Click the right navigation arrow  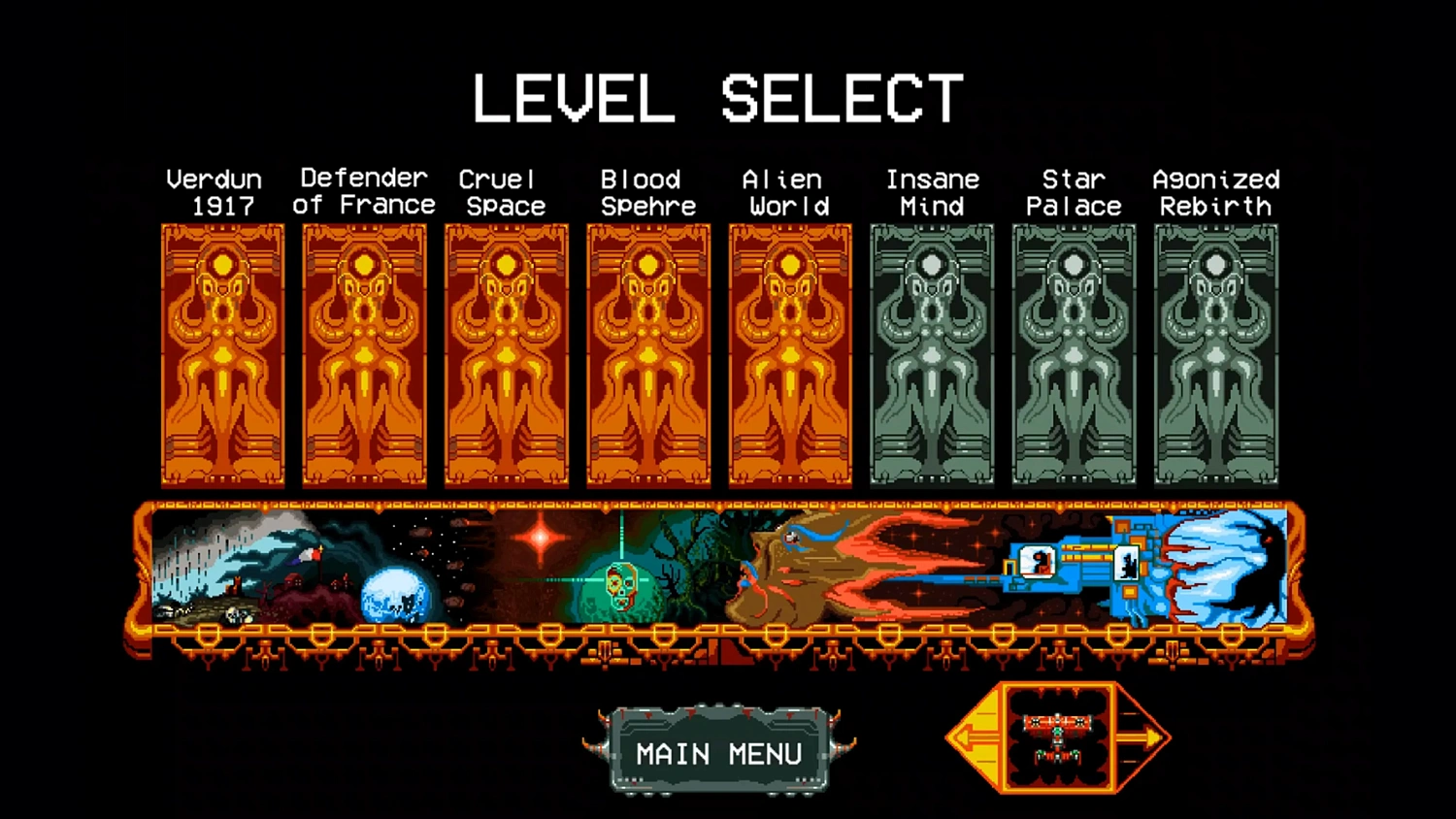[x=1142, y=737]
